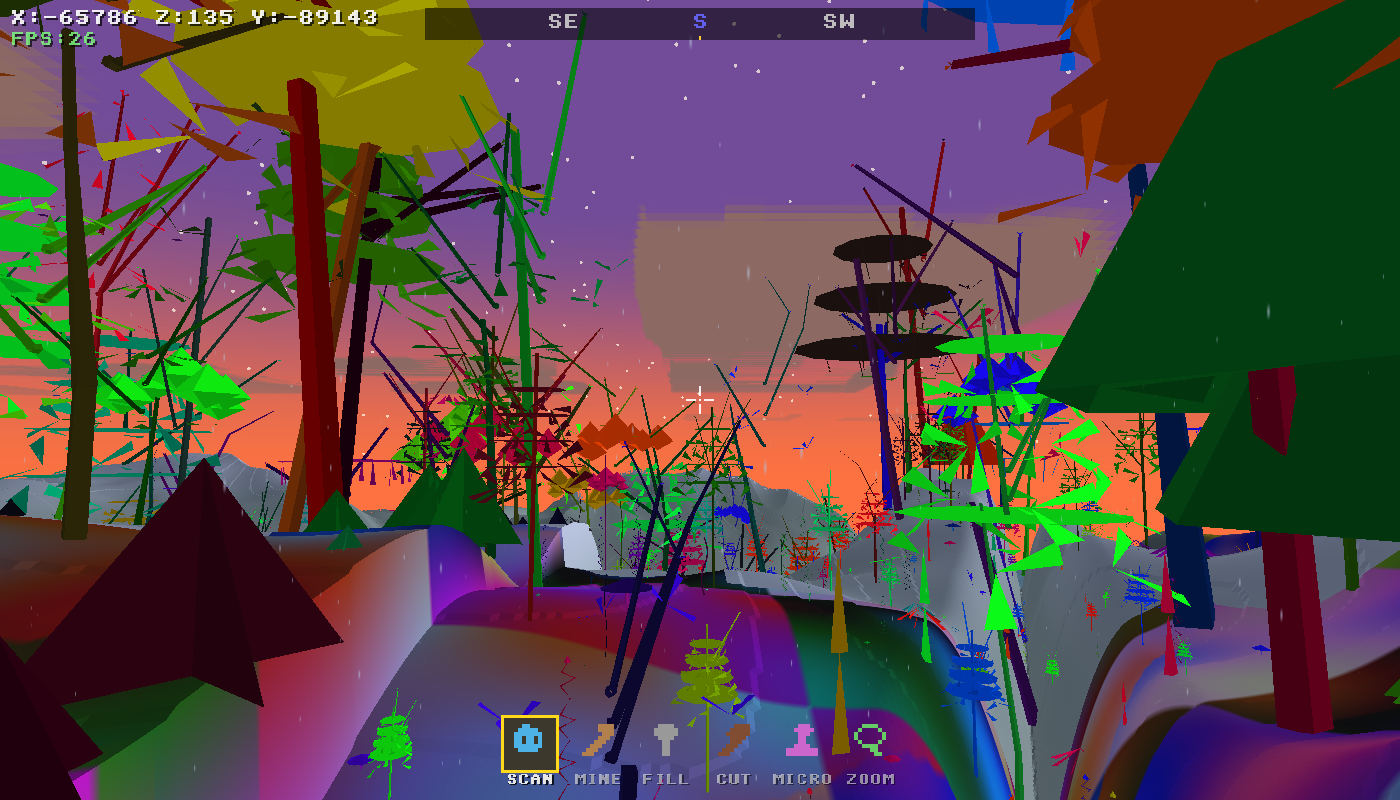
Task: Select the ZOOM magnifier tool
Action: 872,742
